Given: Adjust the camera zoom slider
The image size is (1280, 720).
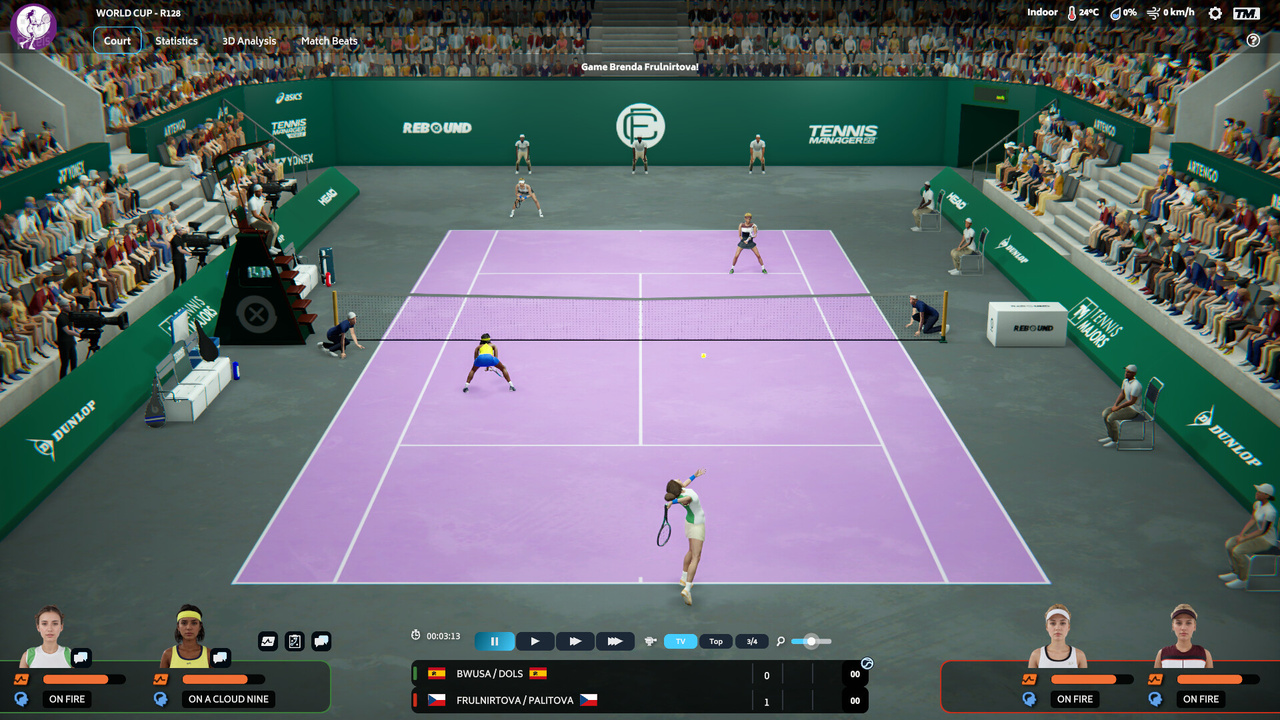Looking at the screenshot, I should (811, 641).
